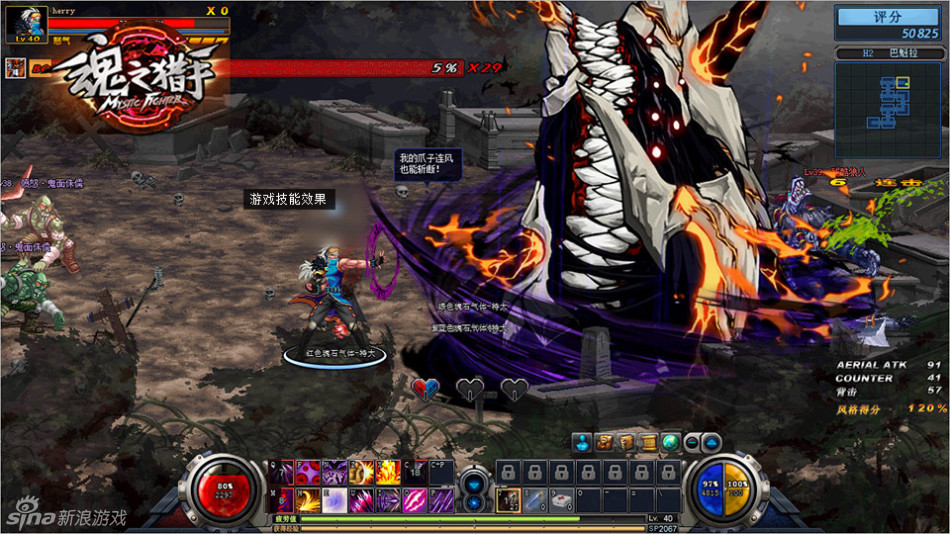Image resolution: width=950 pixels, height=534 pixels.
Task: Use the blue potion vial item
Action: click(x=536, y=499)
